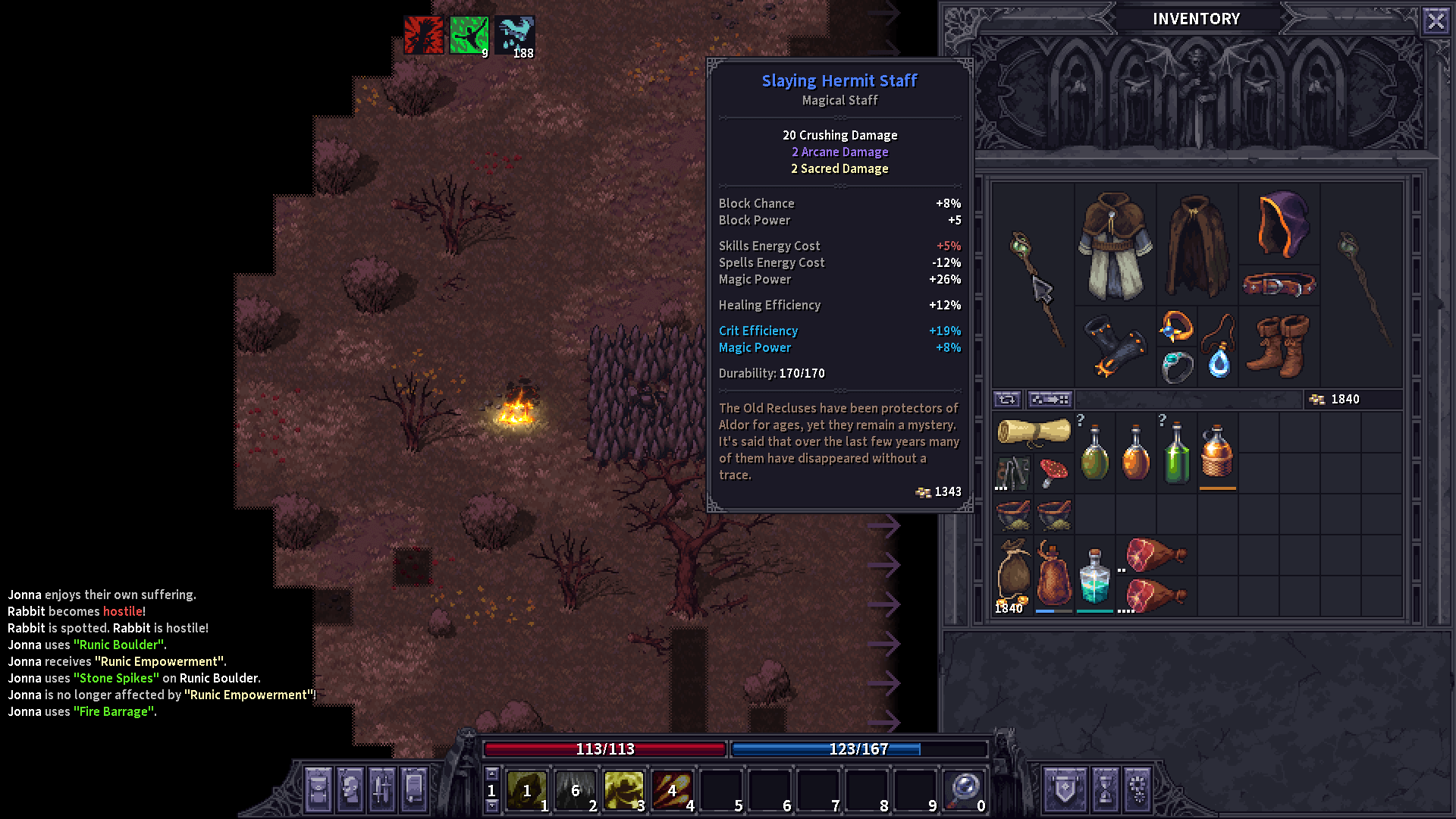Activate the fire barrage skill in slot 4

click(672, 790)
